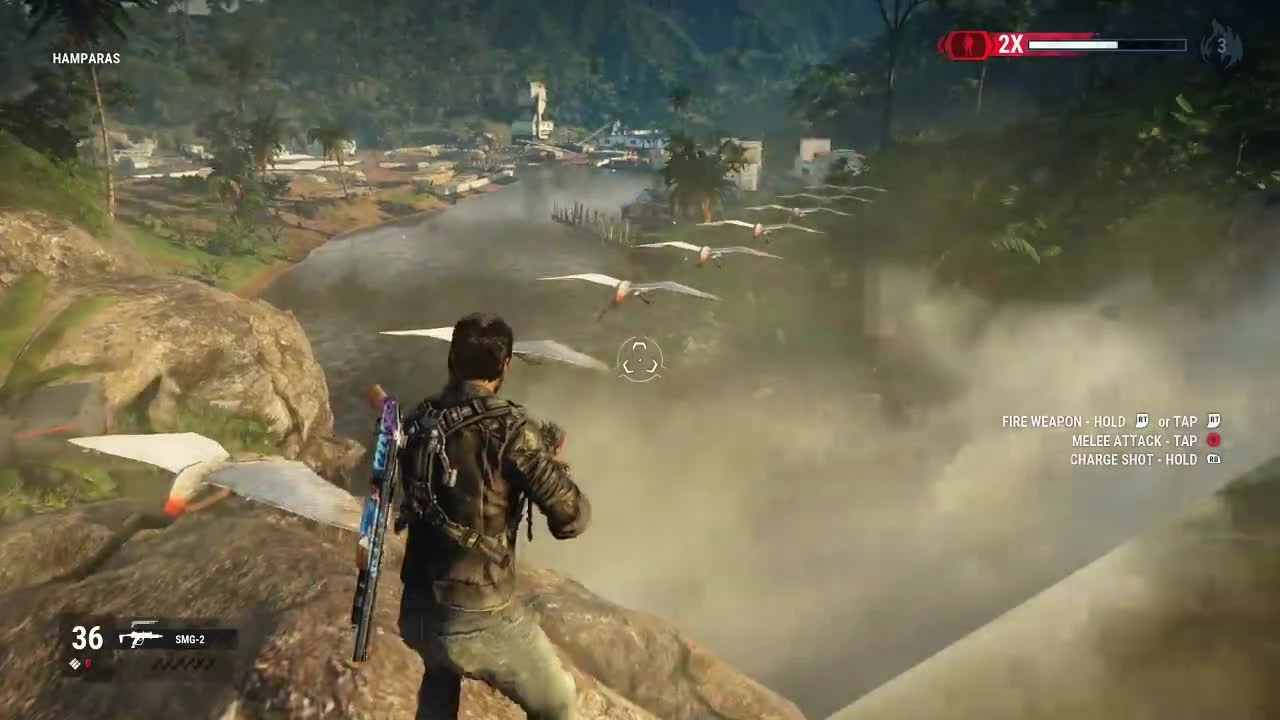Screen dimensions: 1280x720
Task: Click the red kill-multiplier soldier icon
Action: pos(968,44)
